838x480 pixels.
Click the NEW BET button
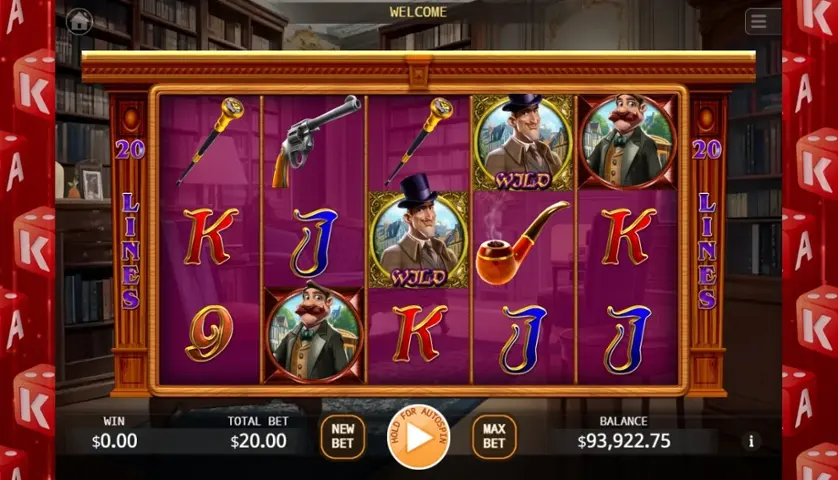(342, 437)
